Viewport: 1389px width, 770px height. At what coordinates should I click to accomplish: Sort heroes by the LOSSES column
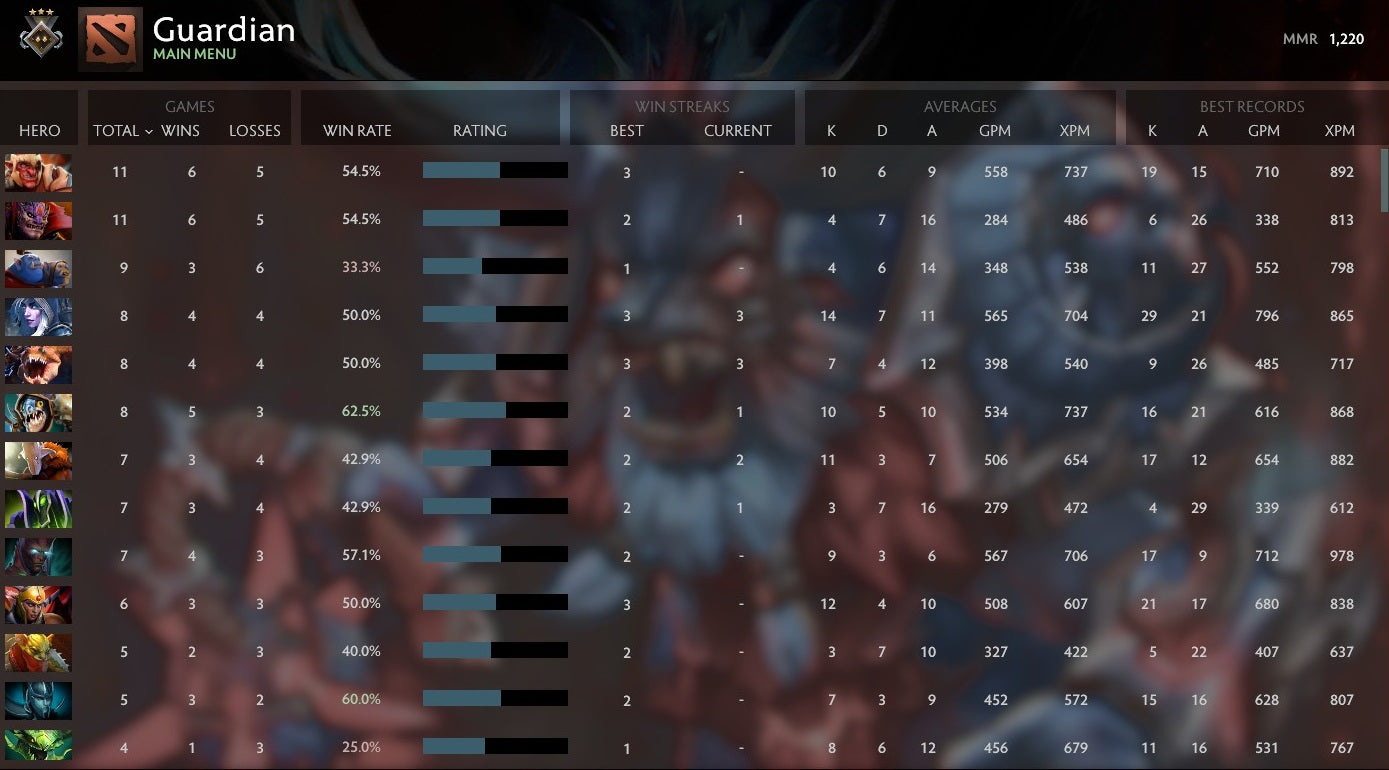tap(254, 130)
